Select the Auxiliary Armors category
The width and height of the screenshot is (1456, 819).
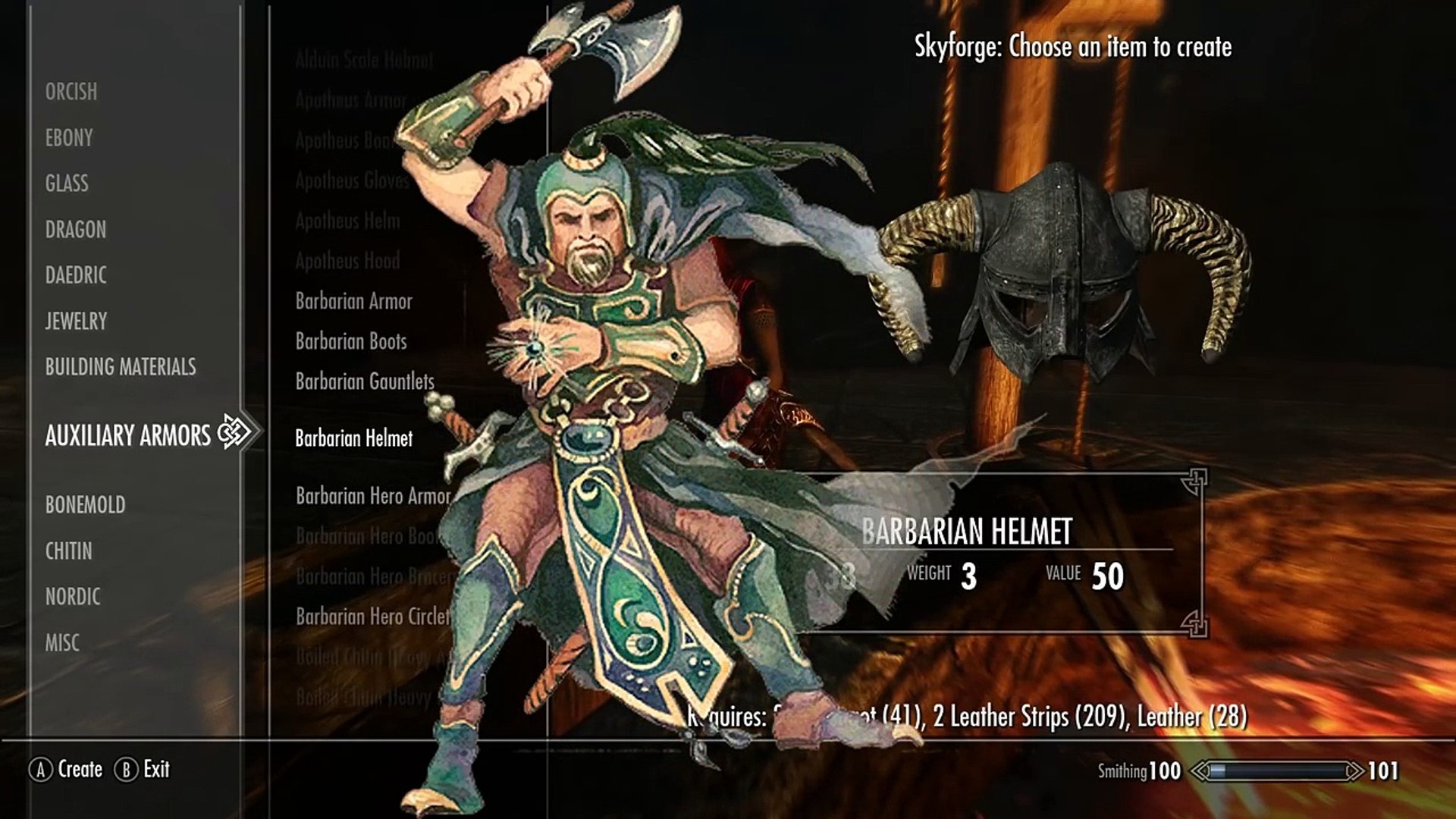[x=128, y=435]
